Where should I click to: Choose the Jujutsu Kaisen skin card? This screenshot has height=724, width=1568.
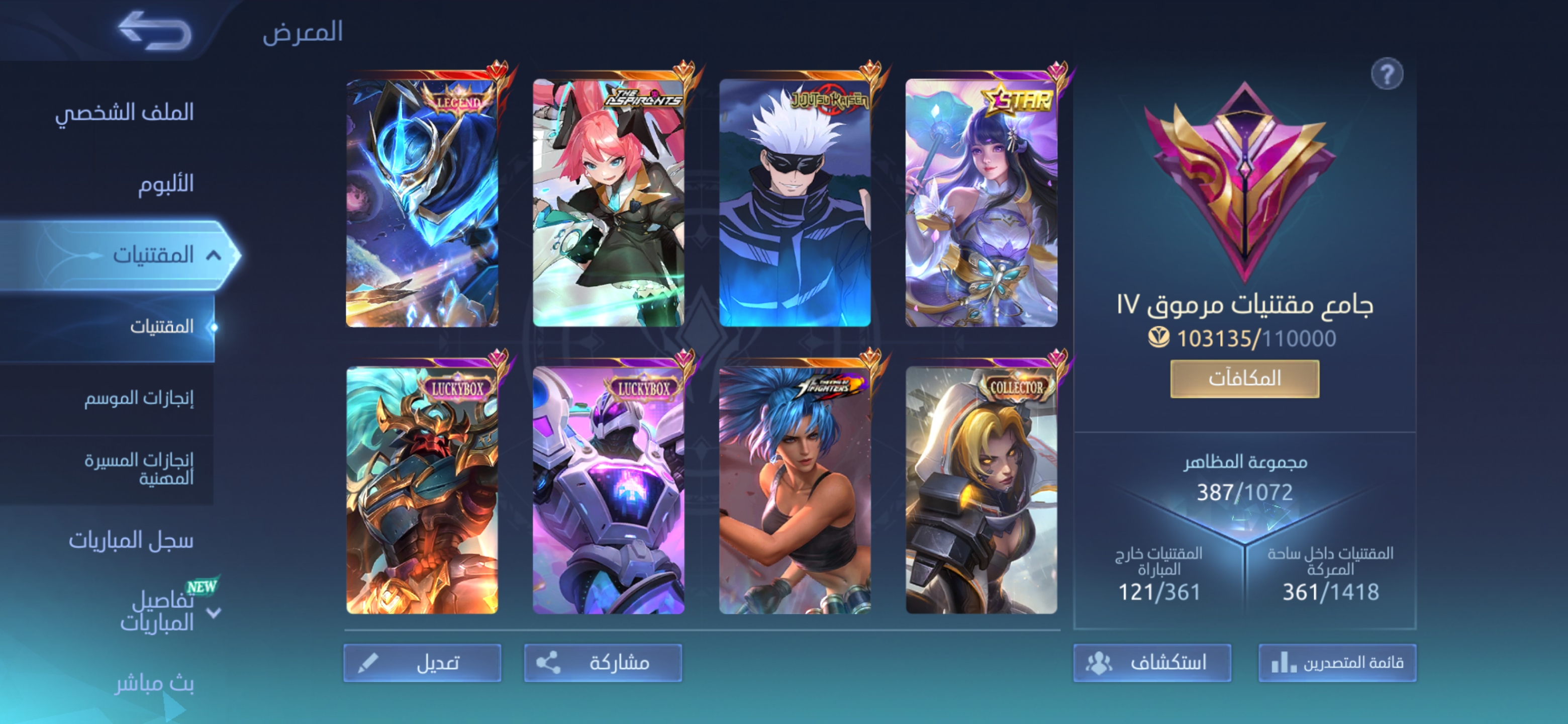(795, 202)
